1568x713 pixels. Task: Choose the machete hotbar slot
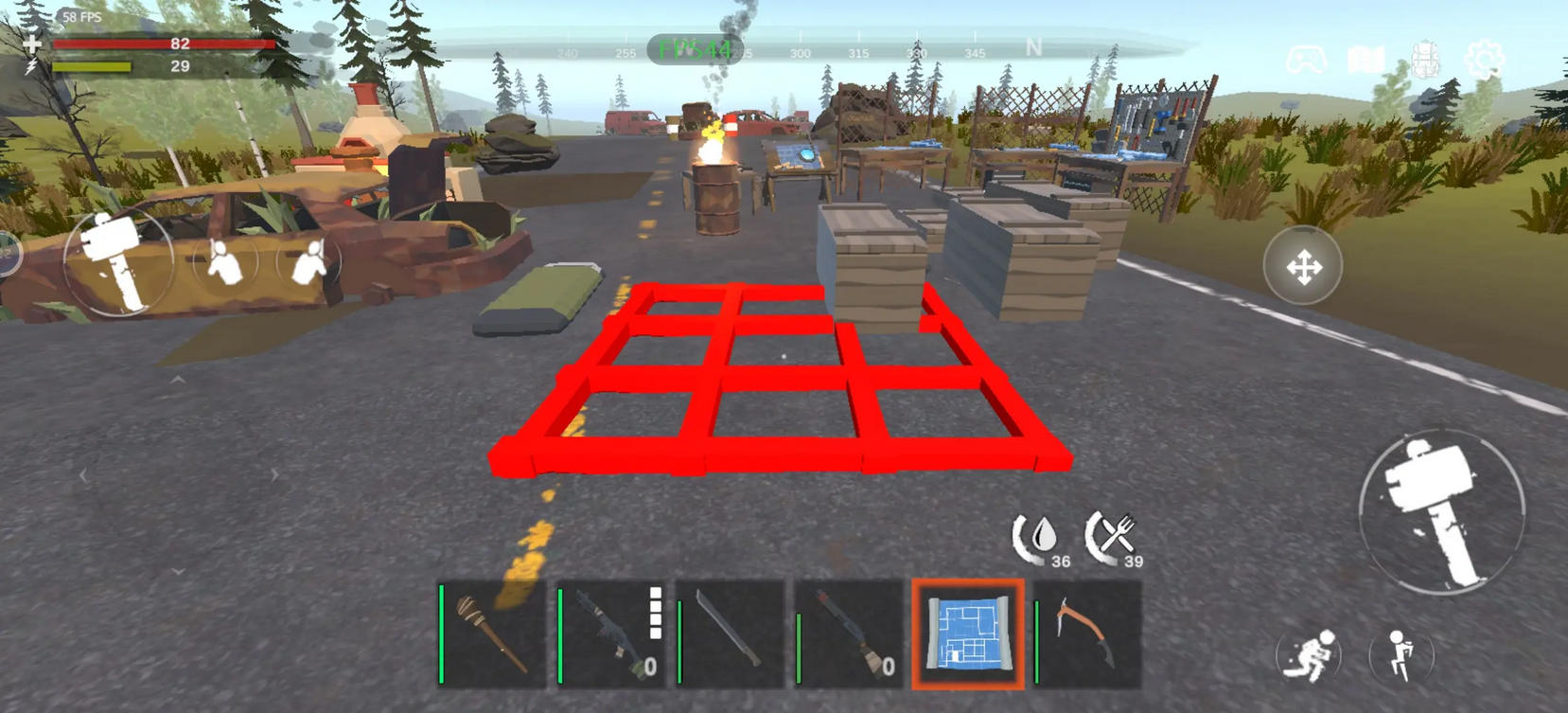[731, 634]
